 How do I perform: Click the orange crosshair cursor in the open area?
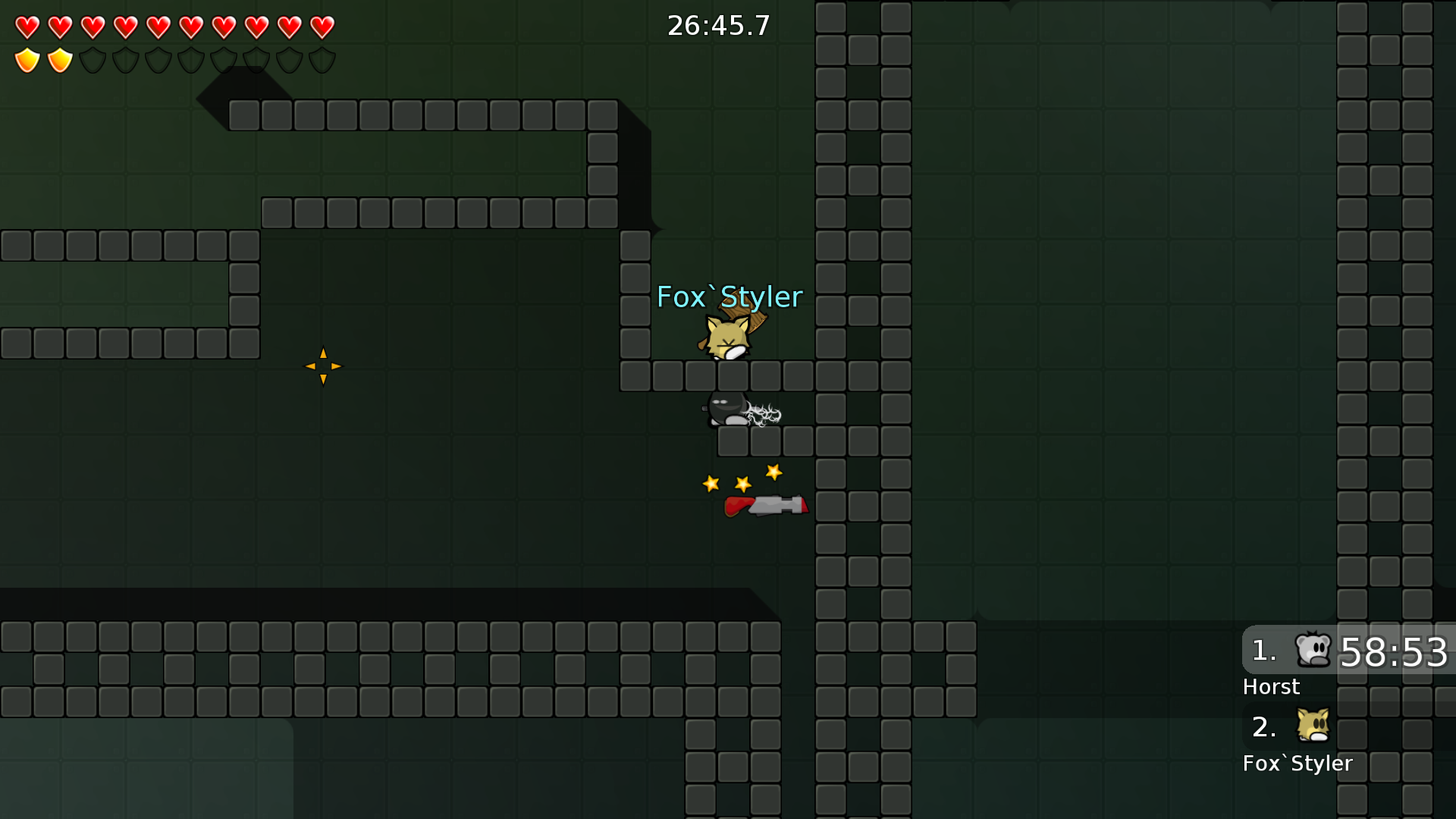point(324,367)
